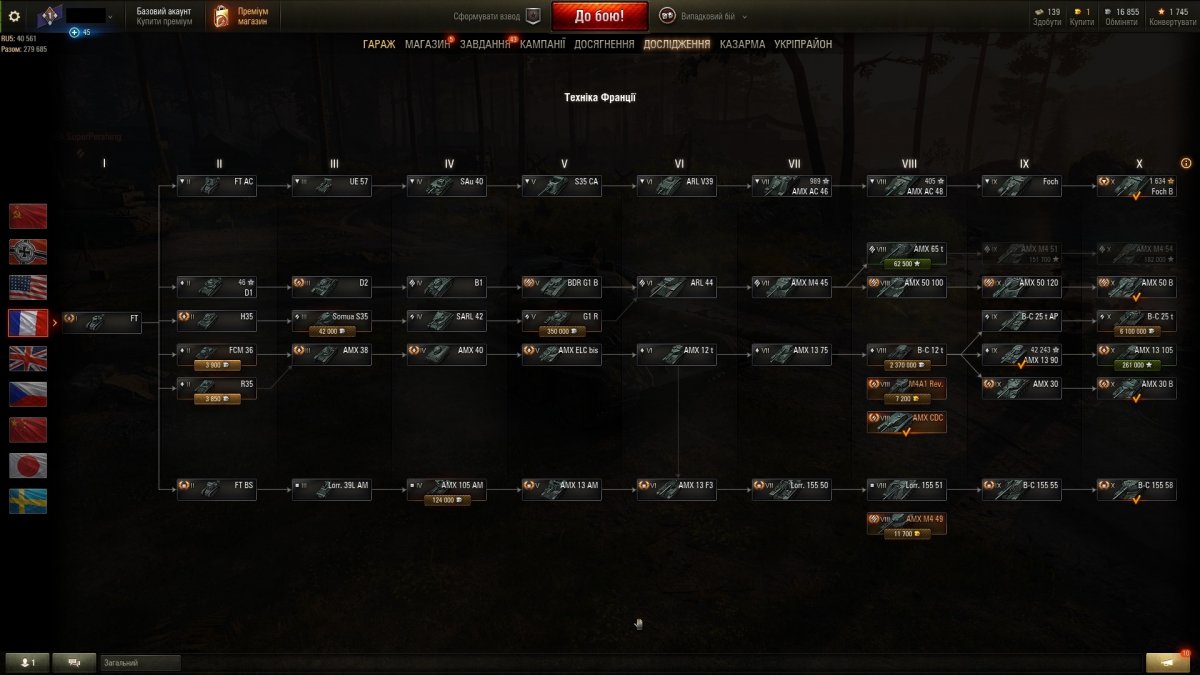The height and width of the screenshot is (675, 1200).
Task: Select the B-C 155 58 artillery node
Action: click(1136, 489)
